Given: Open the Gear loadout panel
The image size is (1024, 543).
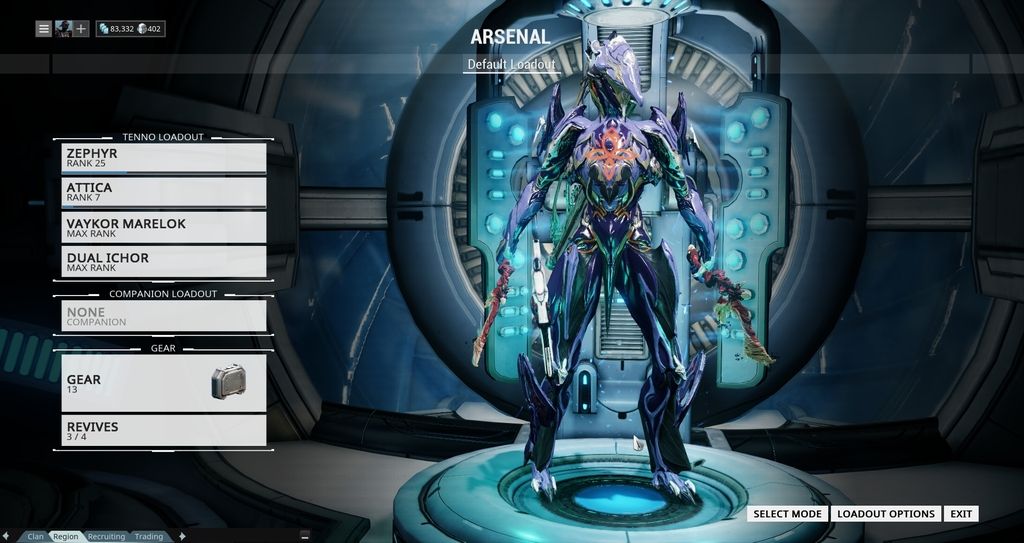Looking at the screenshot, I should (x=164, y=383).
